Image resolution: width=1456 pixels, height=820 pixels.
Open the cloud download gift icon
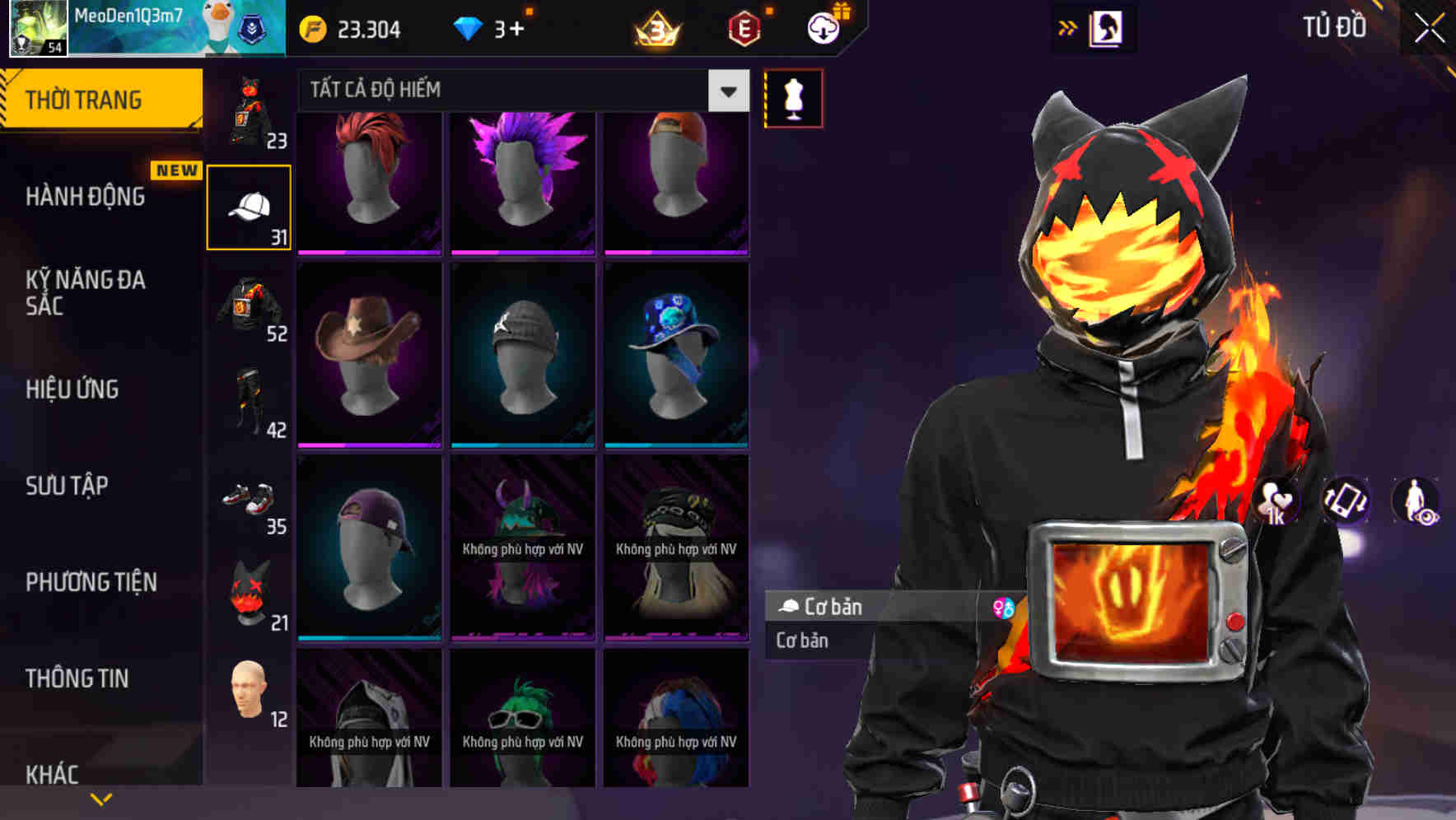823,30
